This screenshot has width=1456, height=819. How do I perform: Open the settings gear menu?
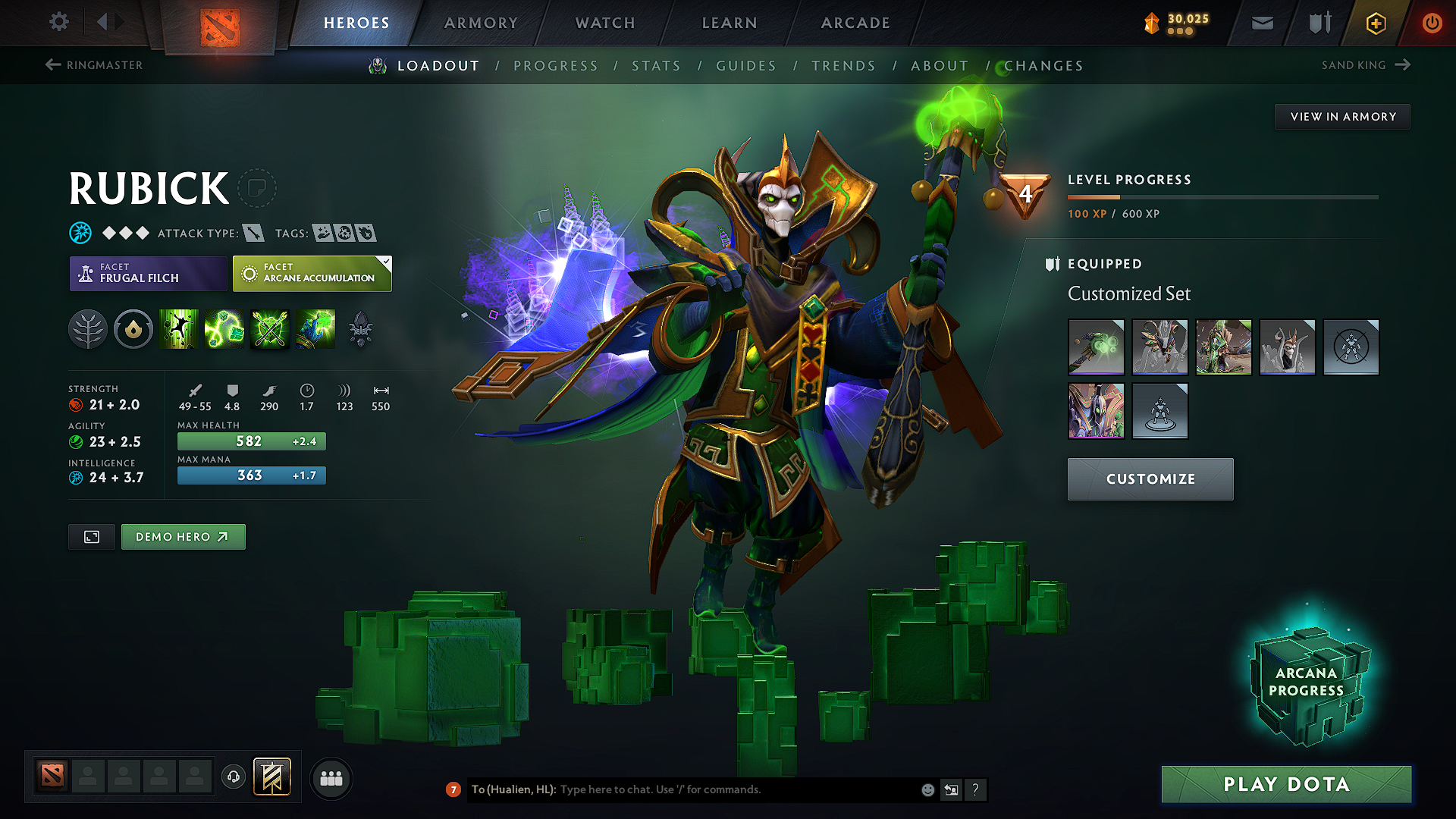tap(59, 22)
